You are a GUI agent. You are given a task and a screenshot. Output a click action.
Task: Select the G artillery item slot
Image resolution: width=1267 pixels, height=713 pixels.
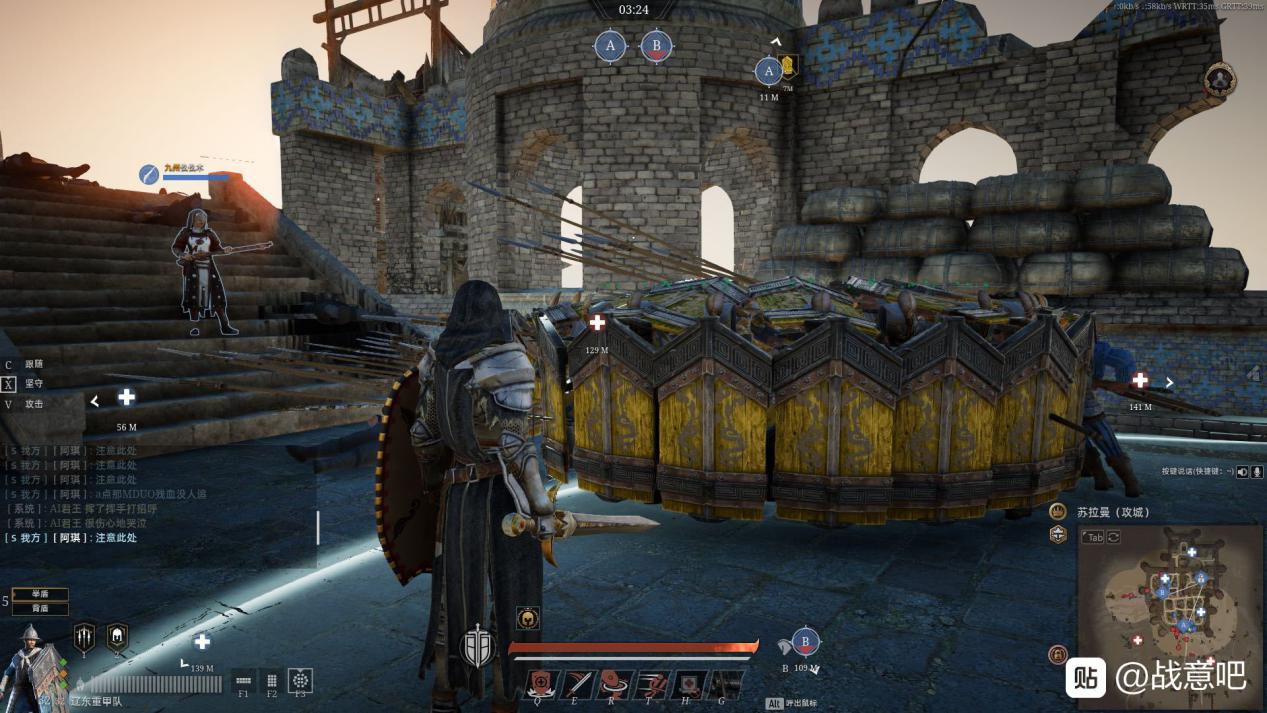726,684
